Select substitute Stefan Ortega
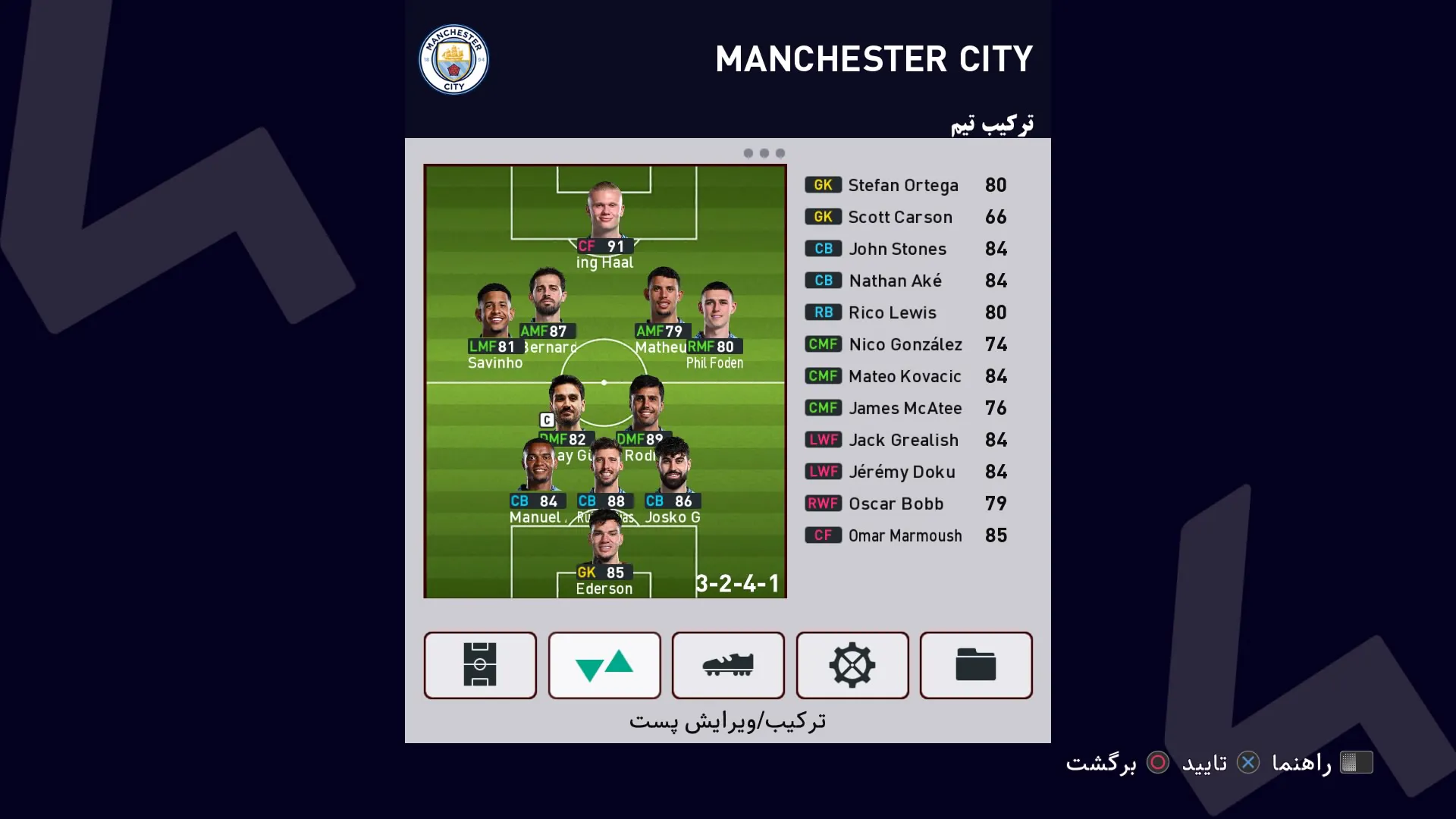The height and width of the screenshot is (819, 1456). 905,185
